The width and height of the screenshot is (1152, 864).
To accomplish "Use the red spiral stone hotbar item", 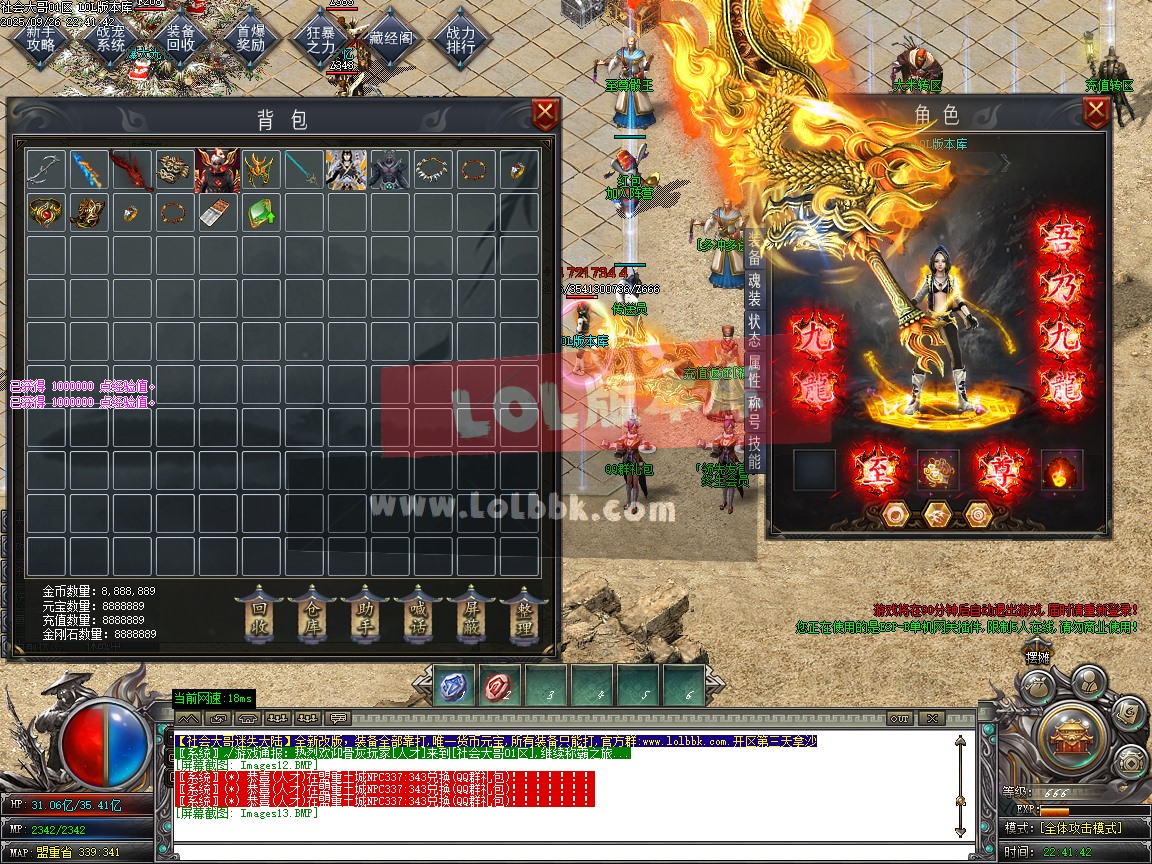I will point(501,687).
